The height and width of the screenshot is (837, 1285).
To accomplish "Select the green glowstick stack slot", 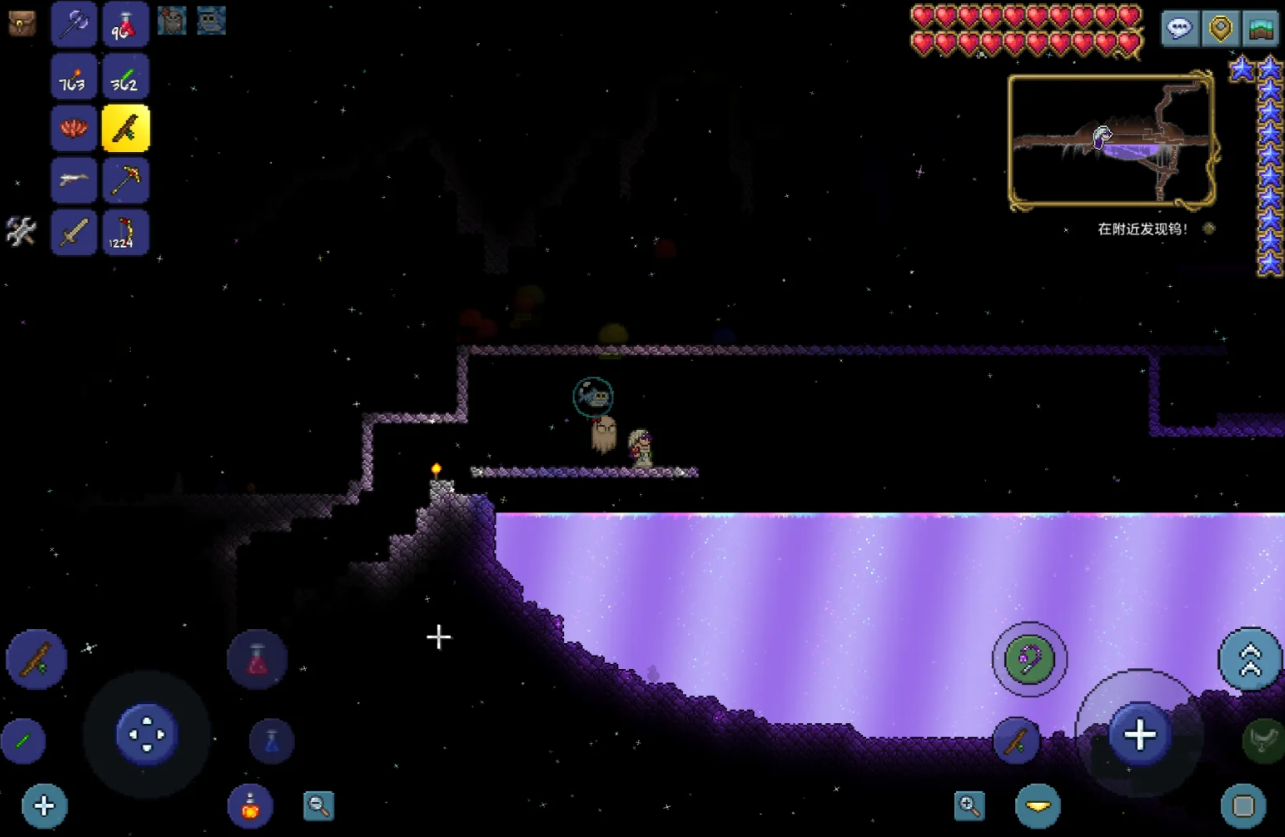I will click(126, 76).
